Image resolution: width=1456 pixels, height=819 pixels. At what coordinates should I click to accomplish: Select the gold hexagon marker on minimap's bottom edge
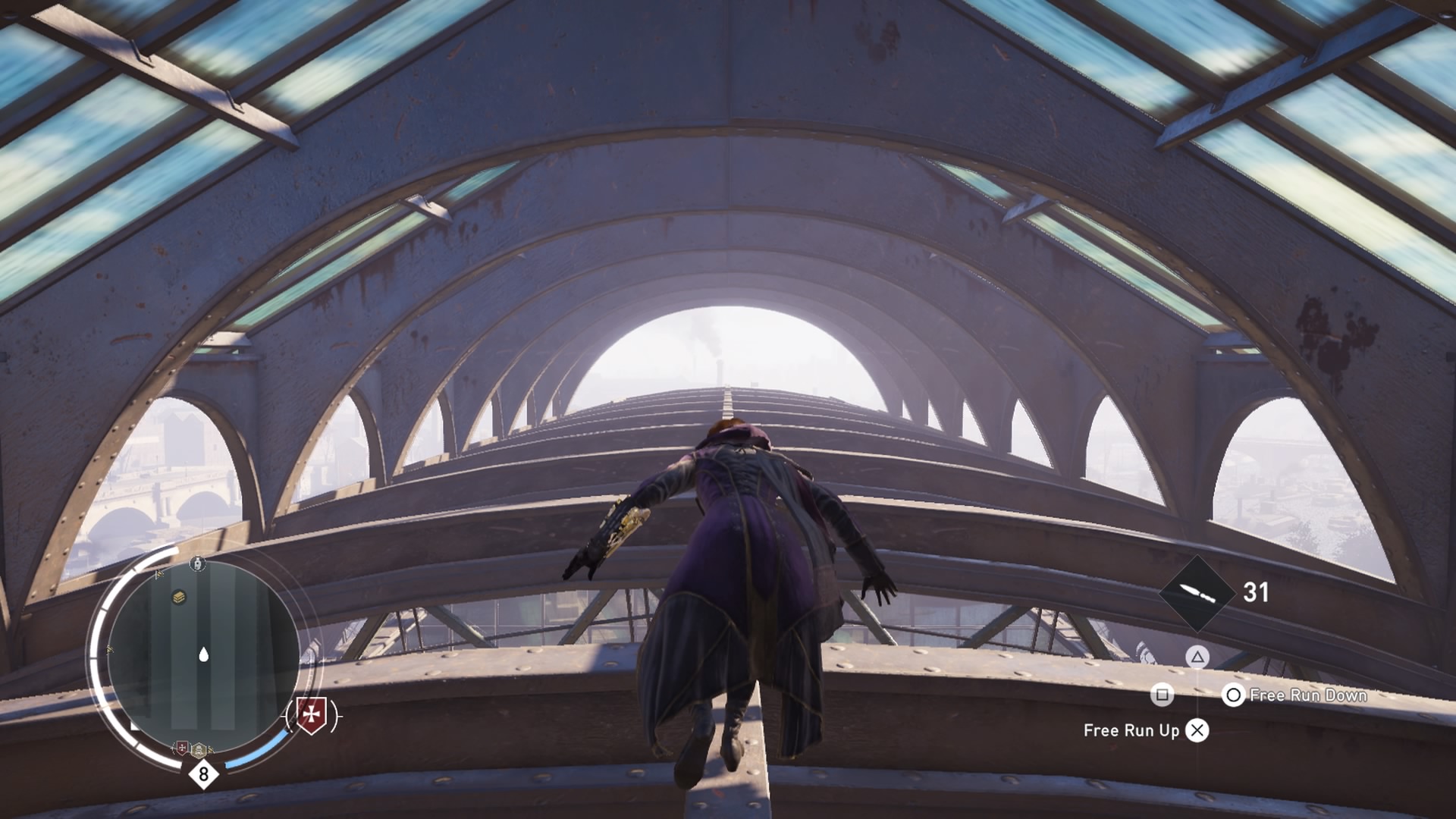point(199,750)
